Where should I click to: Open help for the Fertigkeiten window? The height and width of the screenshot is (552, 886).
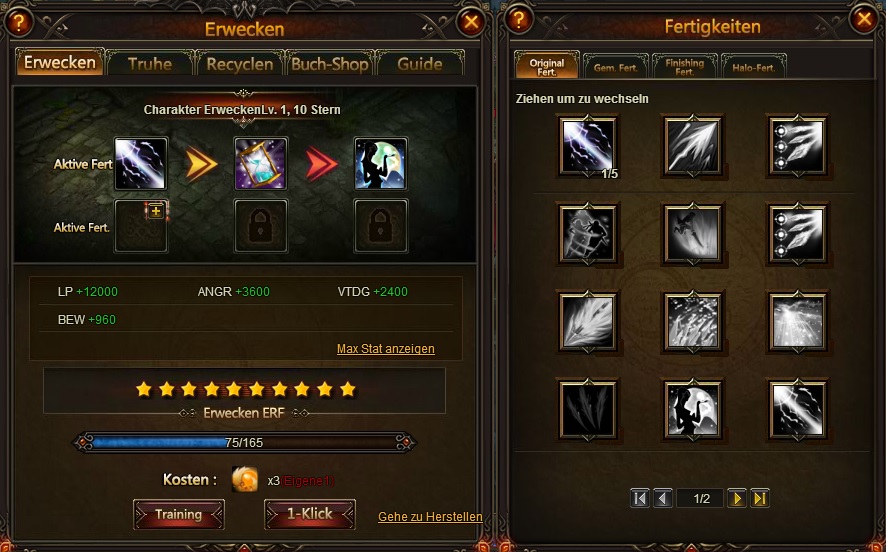coord(519,20)
